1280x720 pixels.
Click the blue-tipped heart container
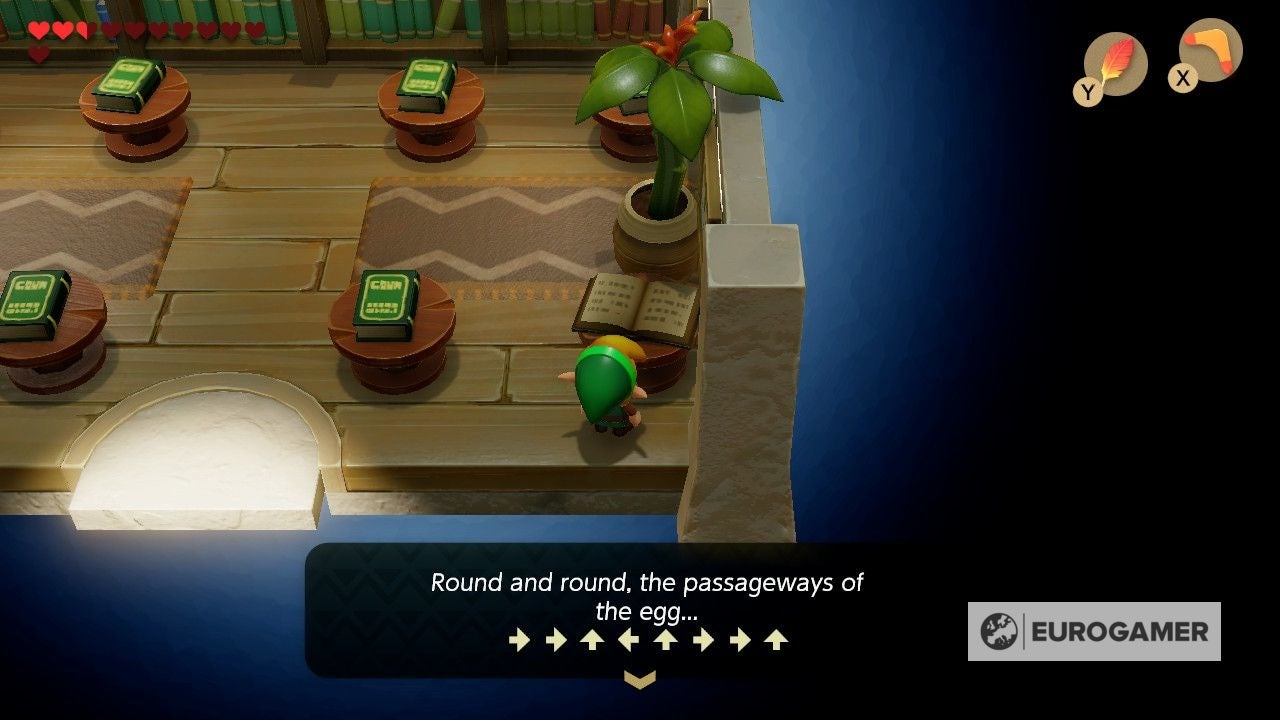click(112, 29)
